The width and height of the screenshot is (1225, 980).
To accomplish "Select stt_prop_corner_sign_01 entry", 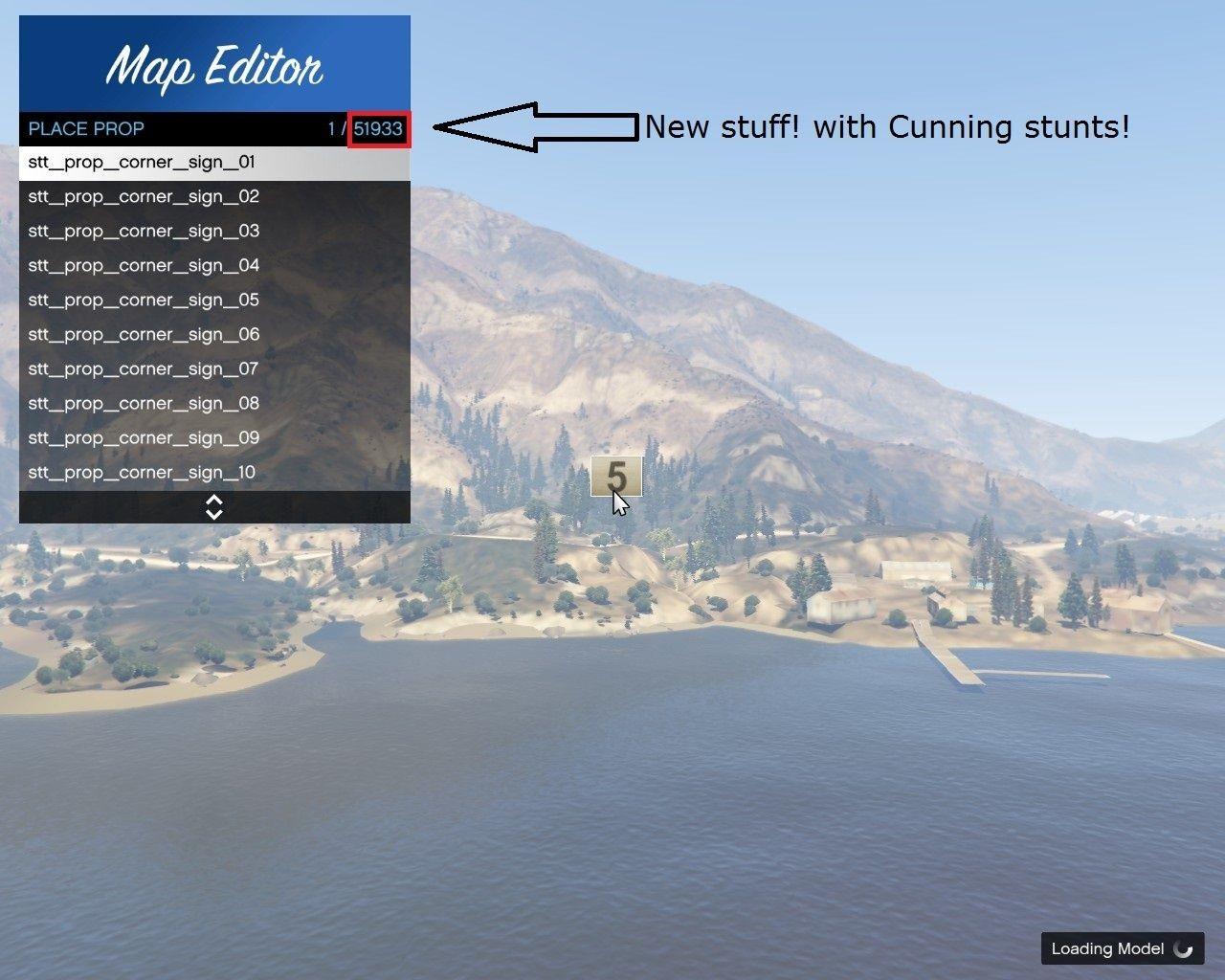I will [x=214, y=163].
